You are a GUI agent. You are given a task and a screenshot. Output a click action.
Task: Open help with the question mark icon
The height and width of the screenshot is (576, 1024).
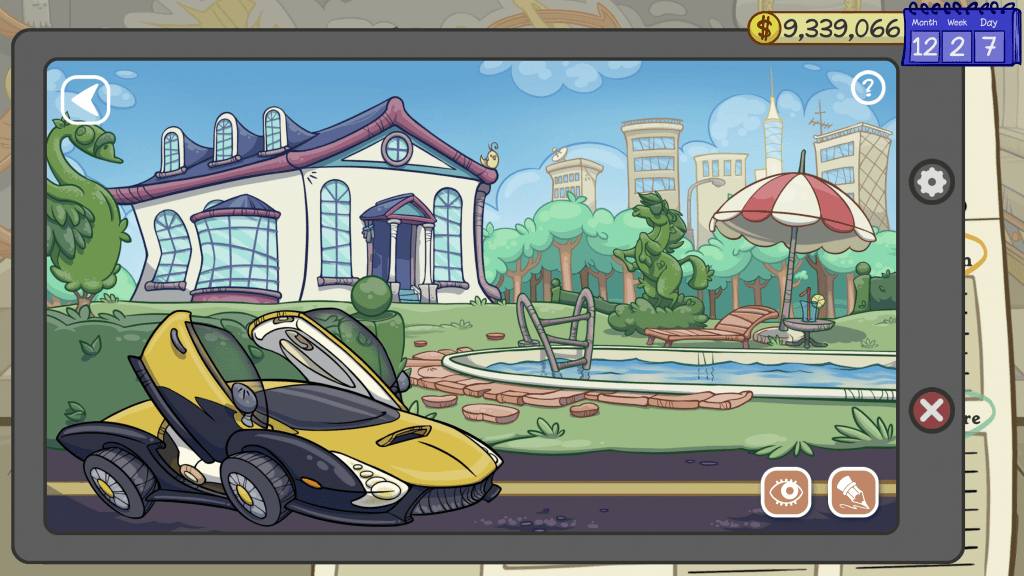click(868, 88)
